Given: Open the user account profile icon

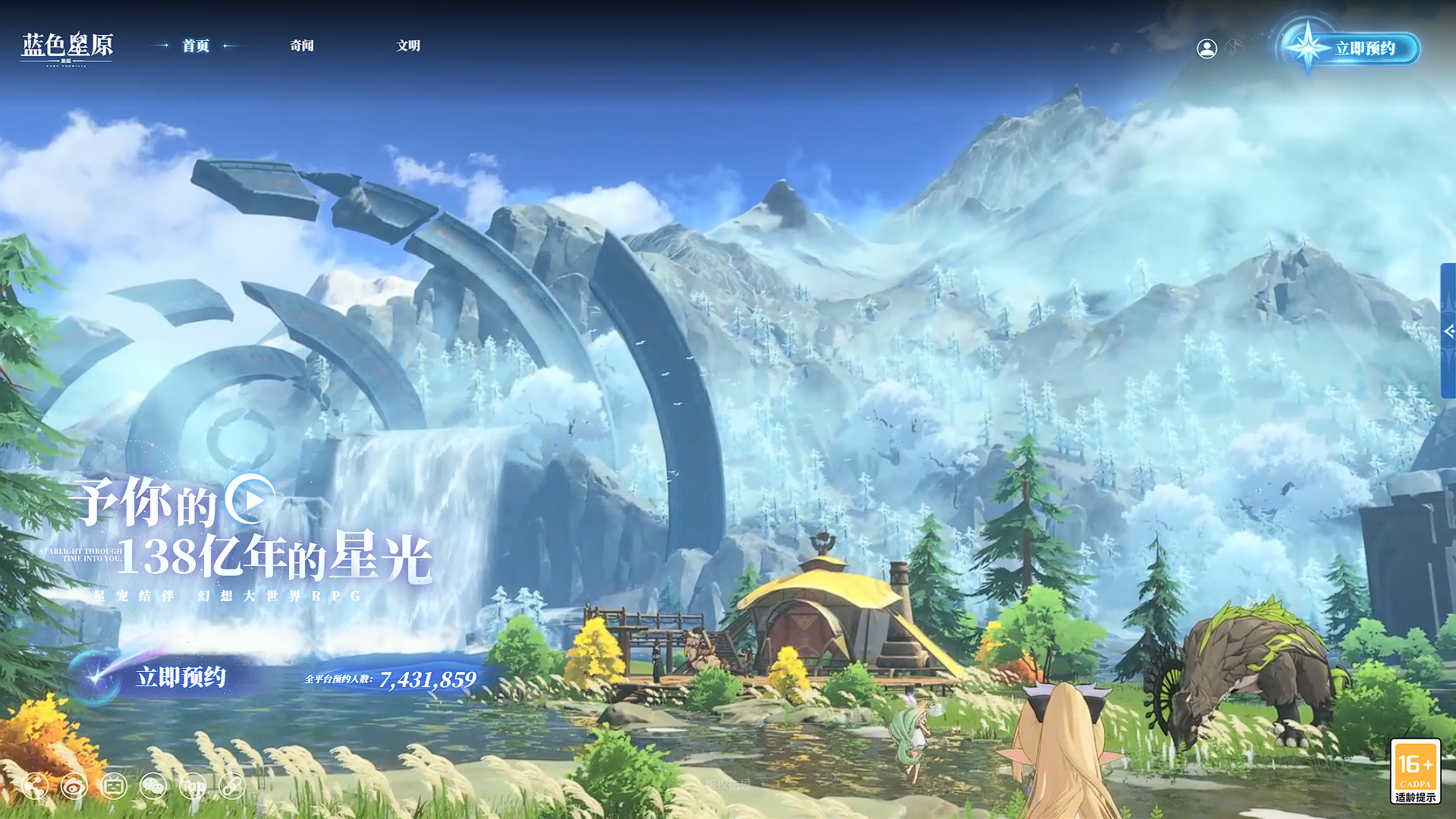Looking at the screenshot, I should pos(1206,49).
